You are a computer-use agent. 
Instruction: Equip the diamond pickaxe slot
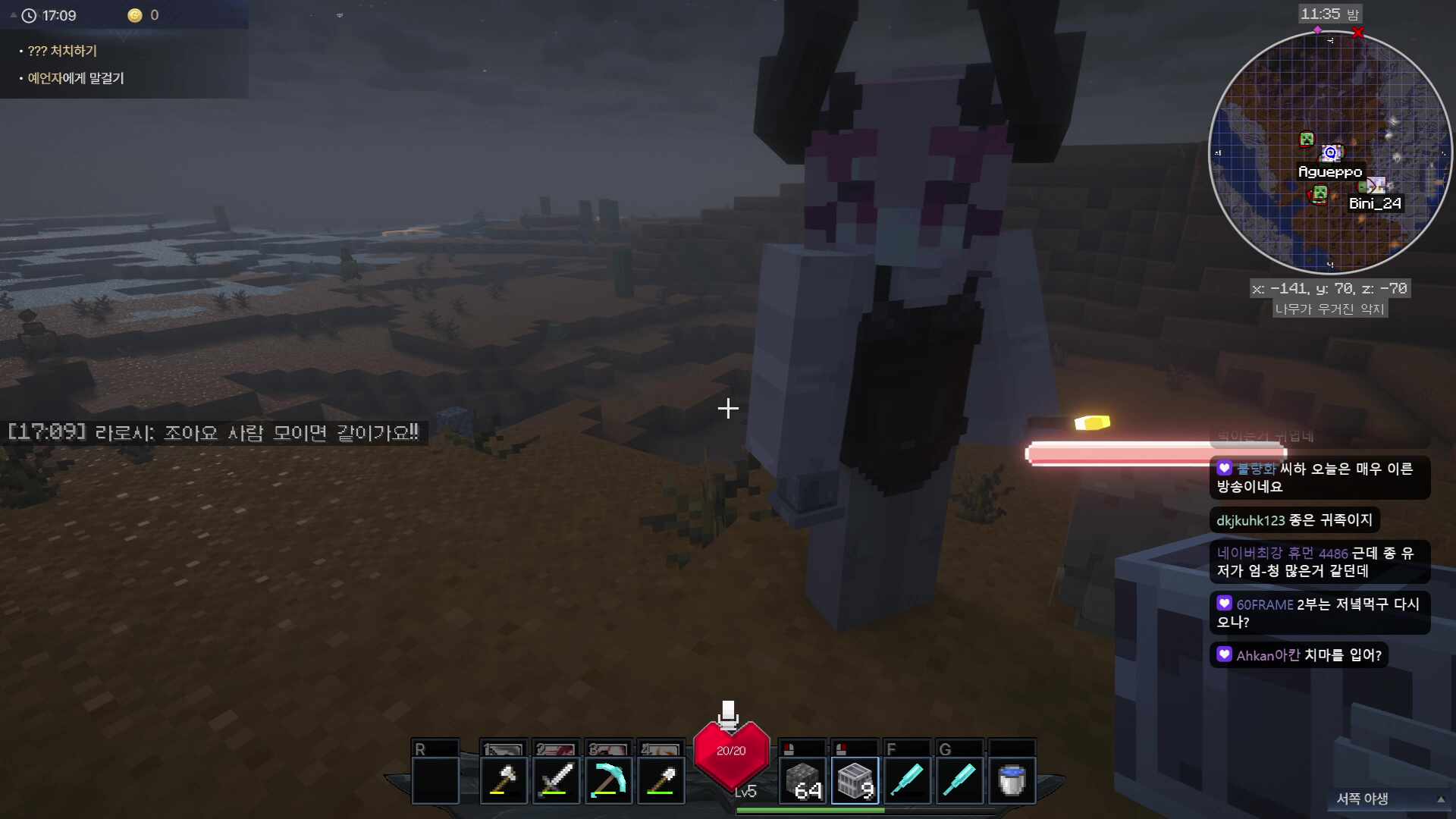click(608, 780)
